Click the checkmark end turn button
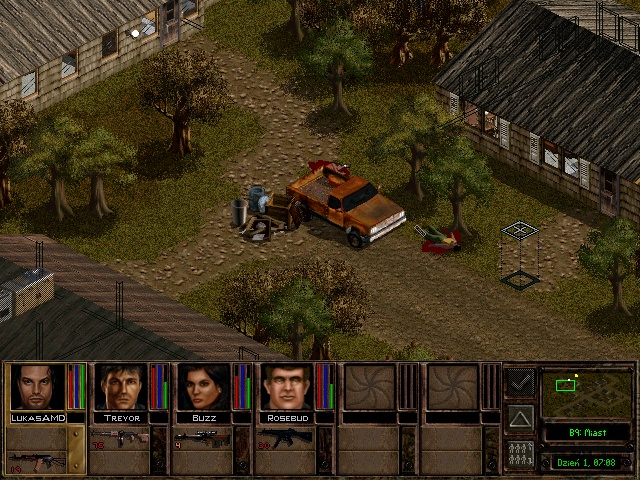640x480 pixels. pyautogui.click(x=520, y=382)
